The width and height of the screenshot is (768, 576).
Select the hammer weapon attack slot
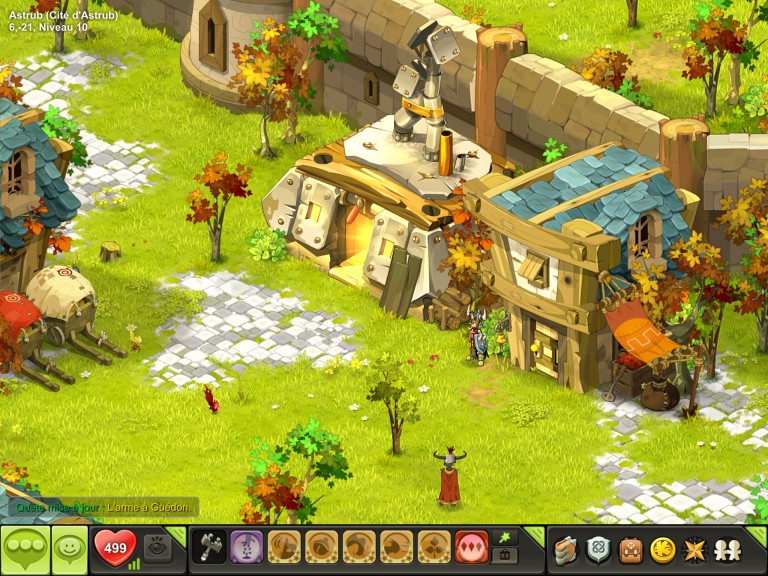(x=208, y=547)
